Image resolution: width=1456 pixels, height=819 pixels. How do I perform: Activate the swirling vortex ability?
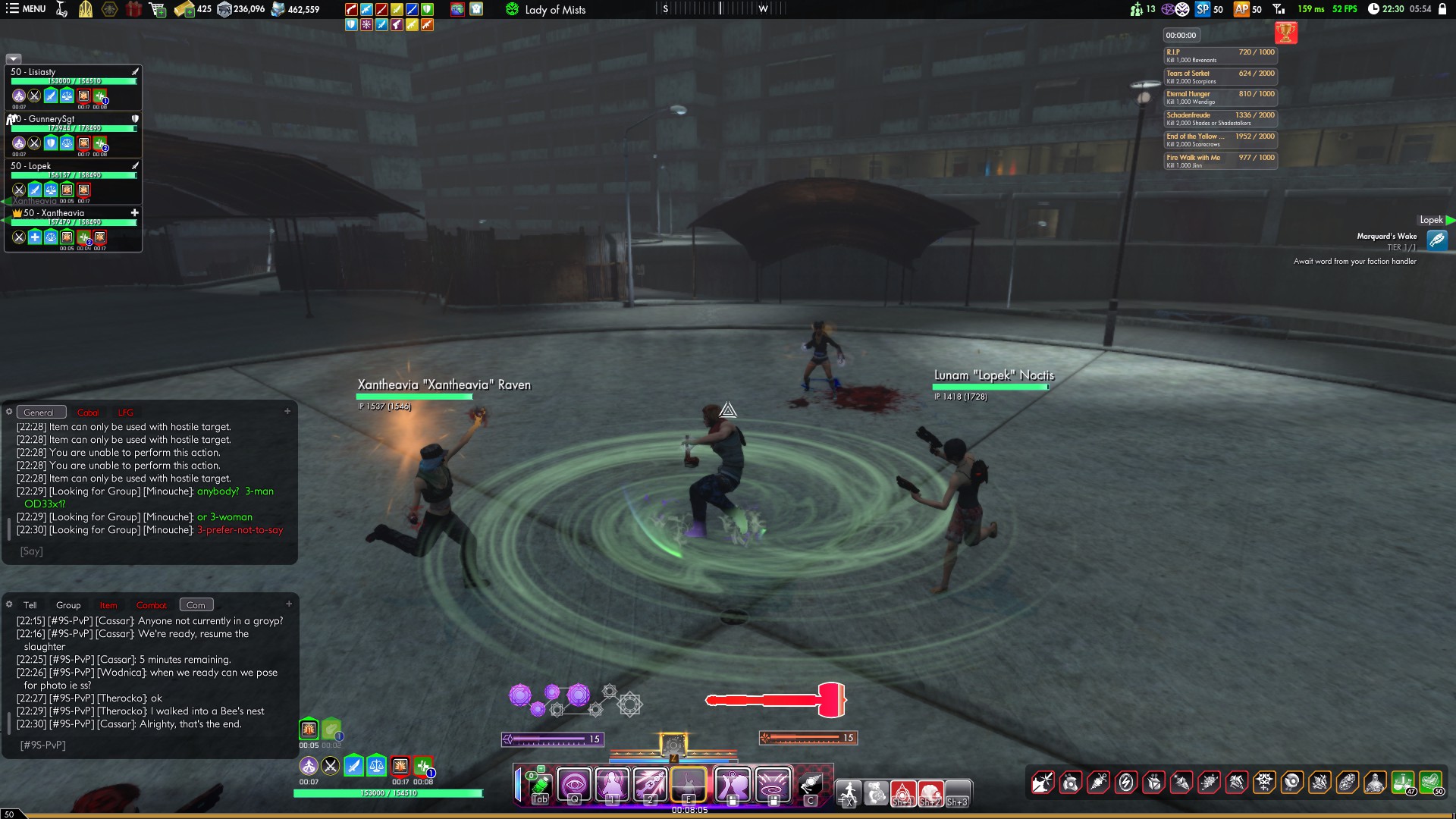[773, 783]
